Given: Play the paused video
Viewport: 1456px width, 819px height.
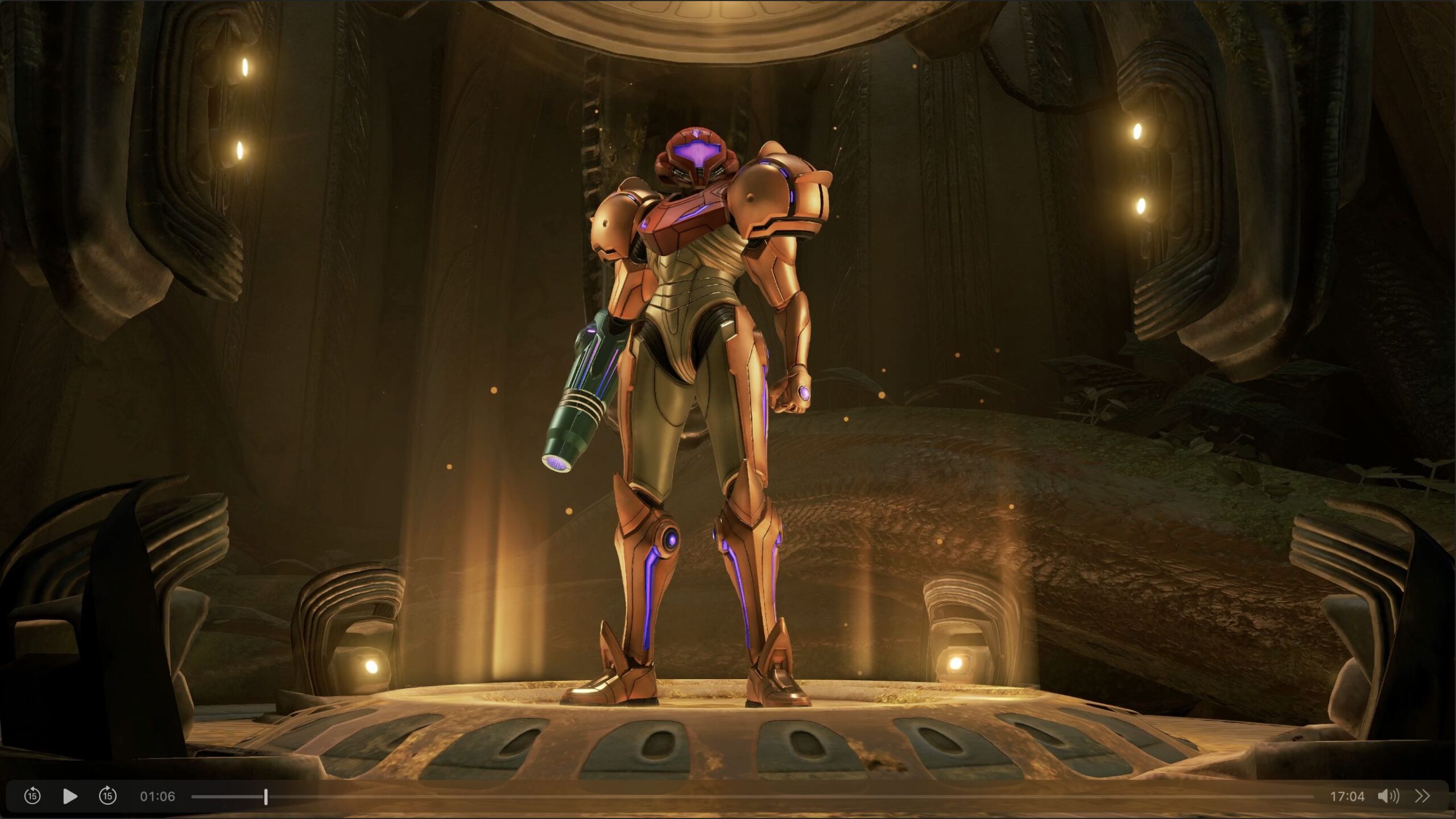Looking at the screenshot, I should tap(70, 796).
